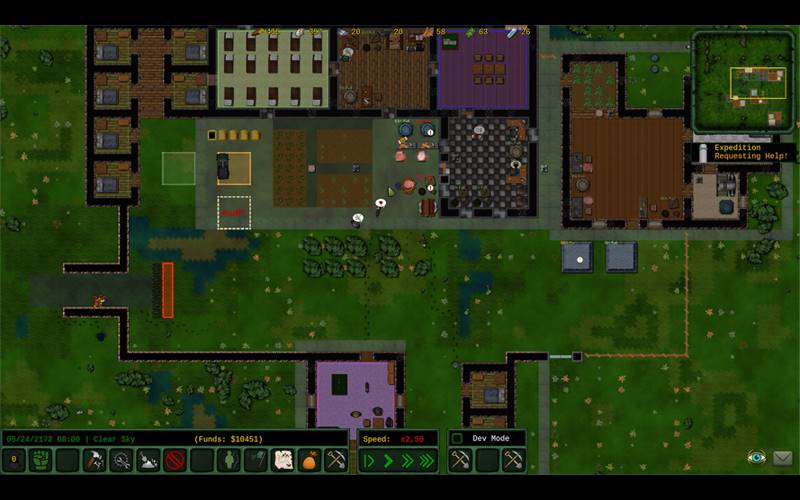Select the green fist icon tool
800x500 pixels.
(40, 460)
